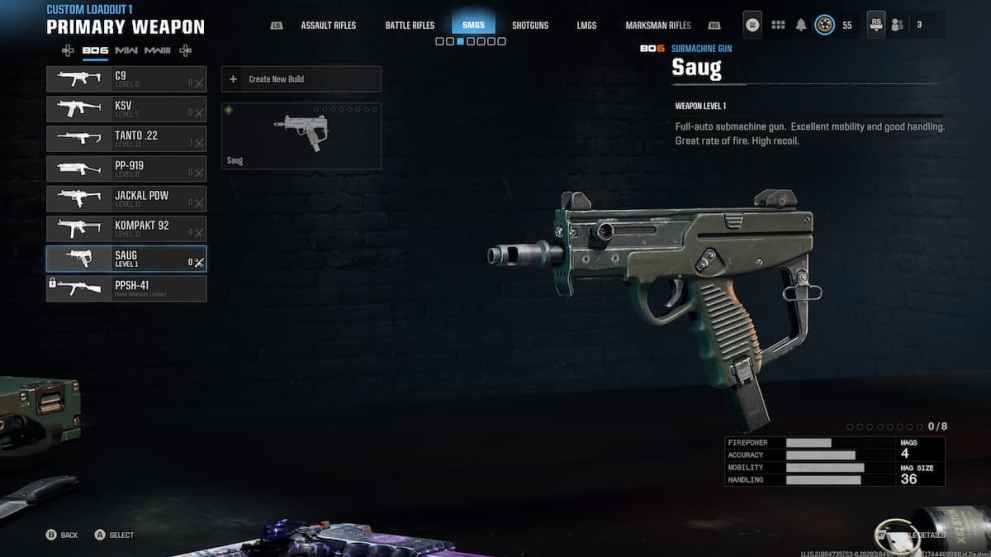The image size is (991, 557).
Task: Open the Saug default build thumbnail
Action: pyautogui.click(x=301, y=135)
